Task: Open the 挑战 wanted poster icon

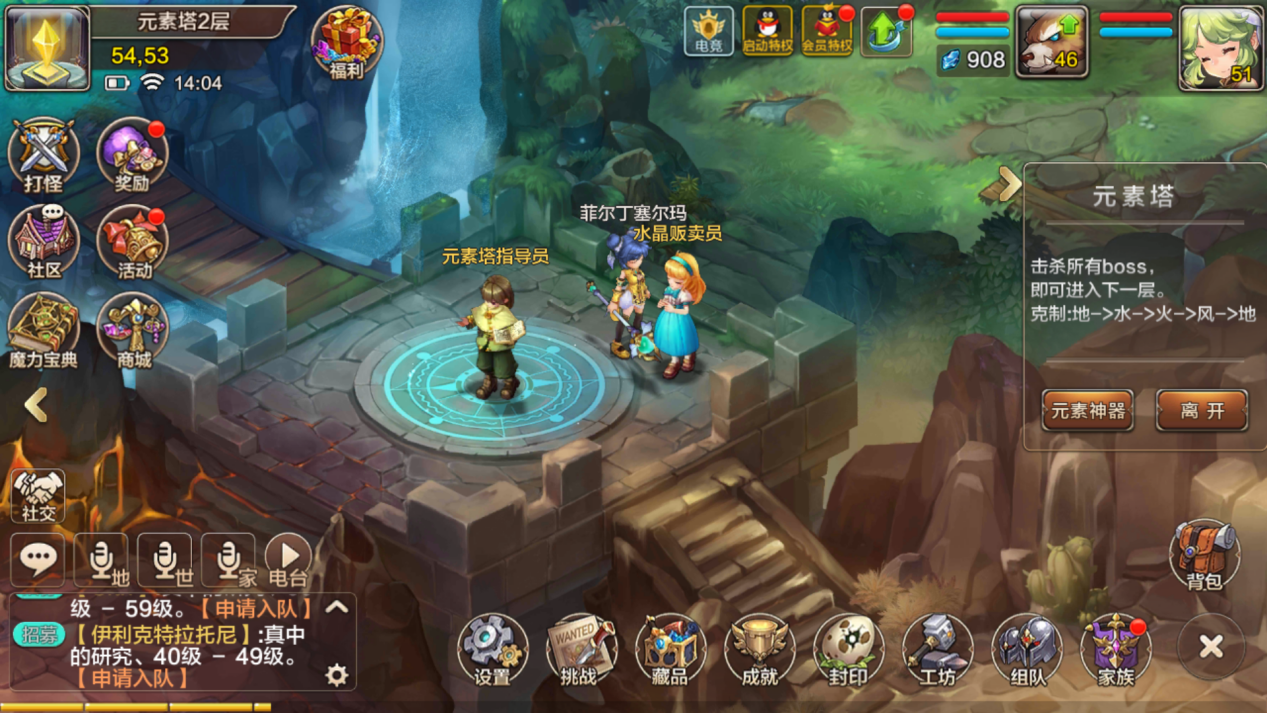Action: pos(580,648)
